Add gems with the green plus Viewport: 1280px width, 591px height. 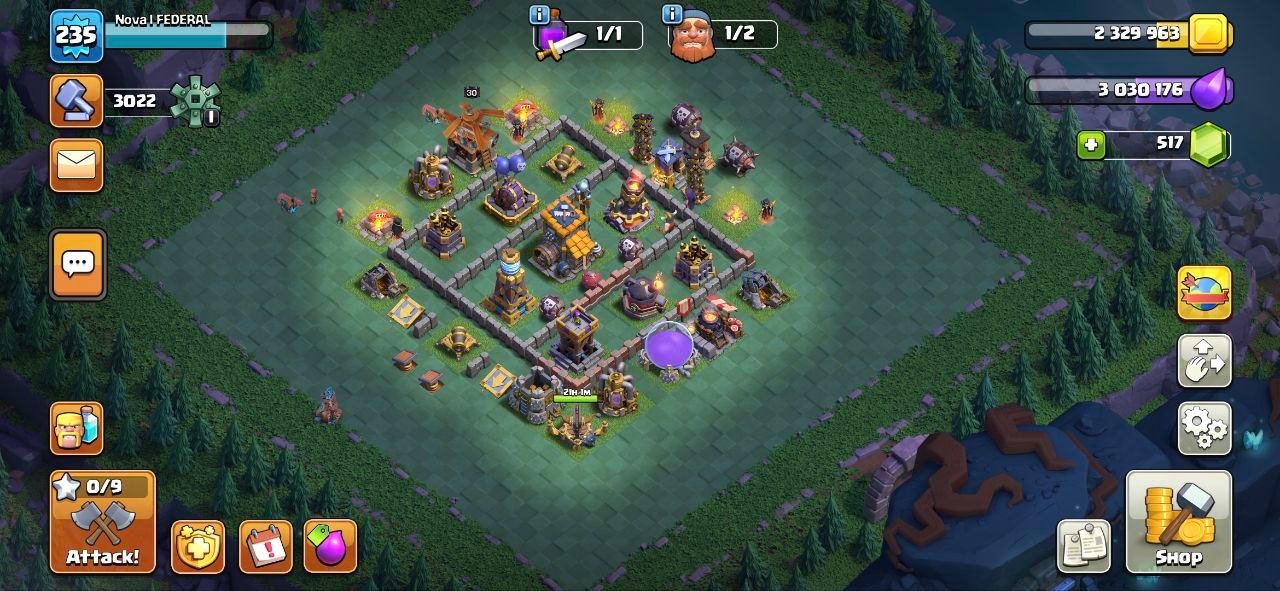(1091, 145)
